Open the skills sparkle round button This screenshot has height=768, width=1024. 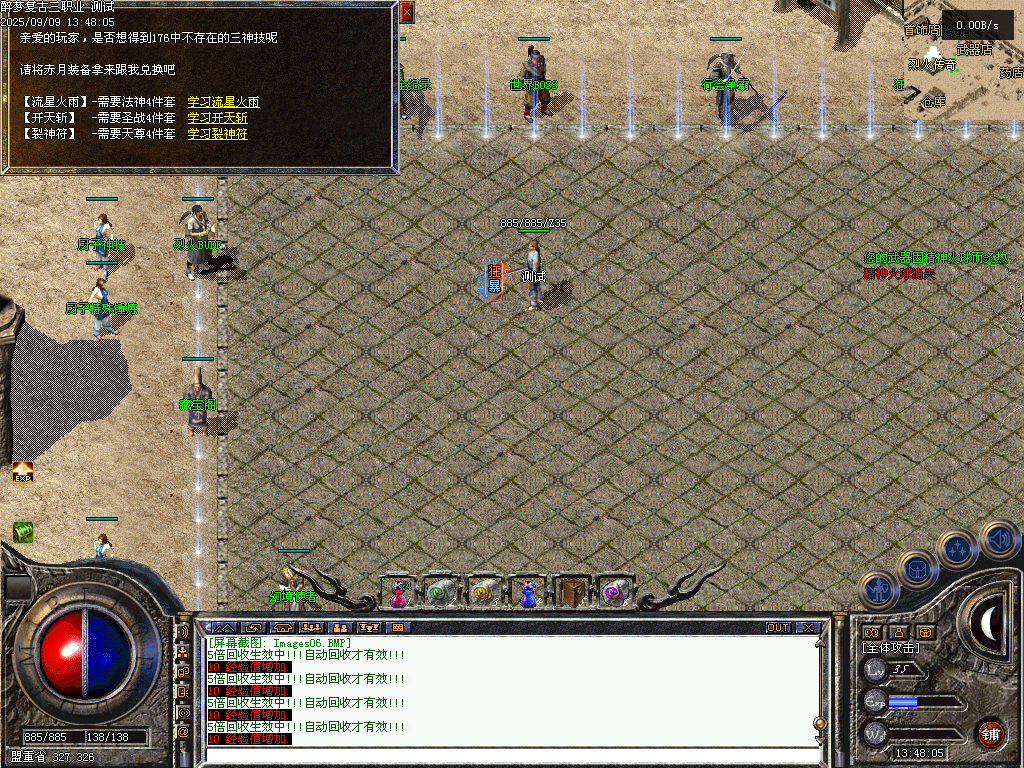(x=956, y=548)
